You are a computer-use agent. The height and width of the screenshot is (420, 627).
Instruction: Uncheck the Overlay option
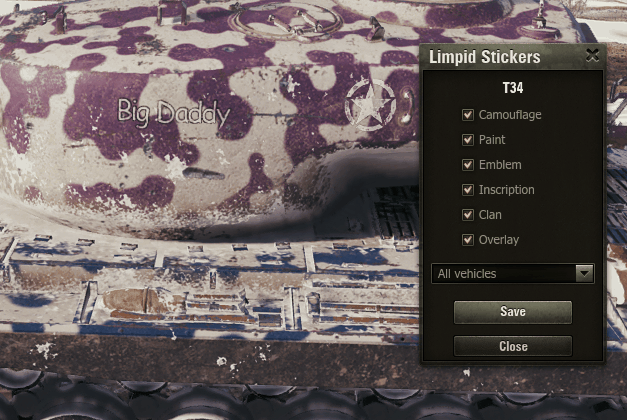468,240
